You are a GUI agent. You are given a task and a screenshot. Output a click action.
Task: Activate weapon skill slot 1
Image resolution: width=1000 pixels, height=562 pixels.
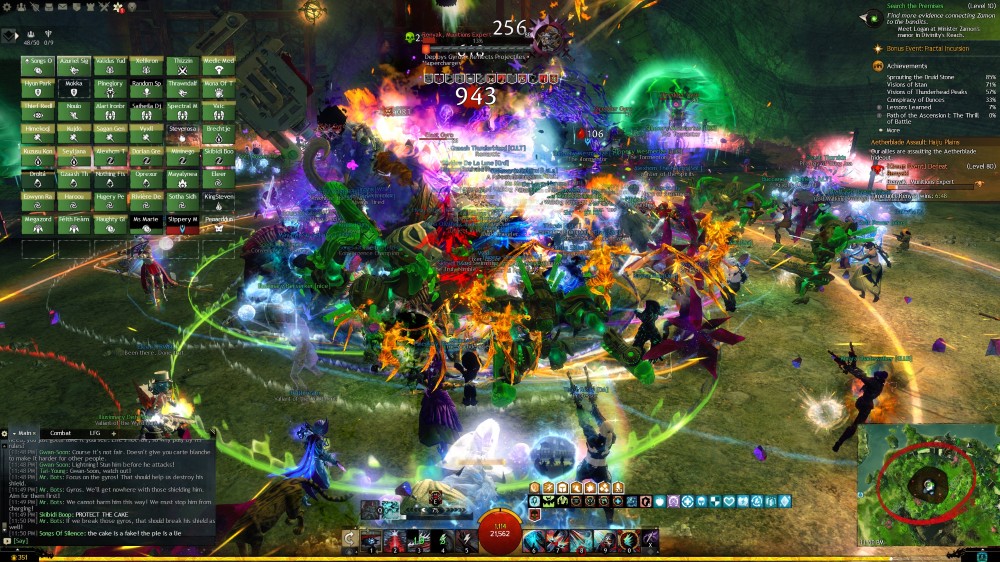click(371, 541)
